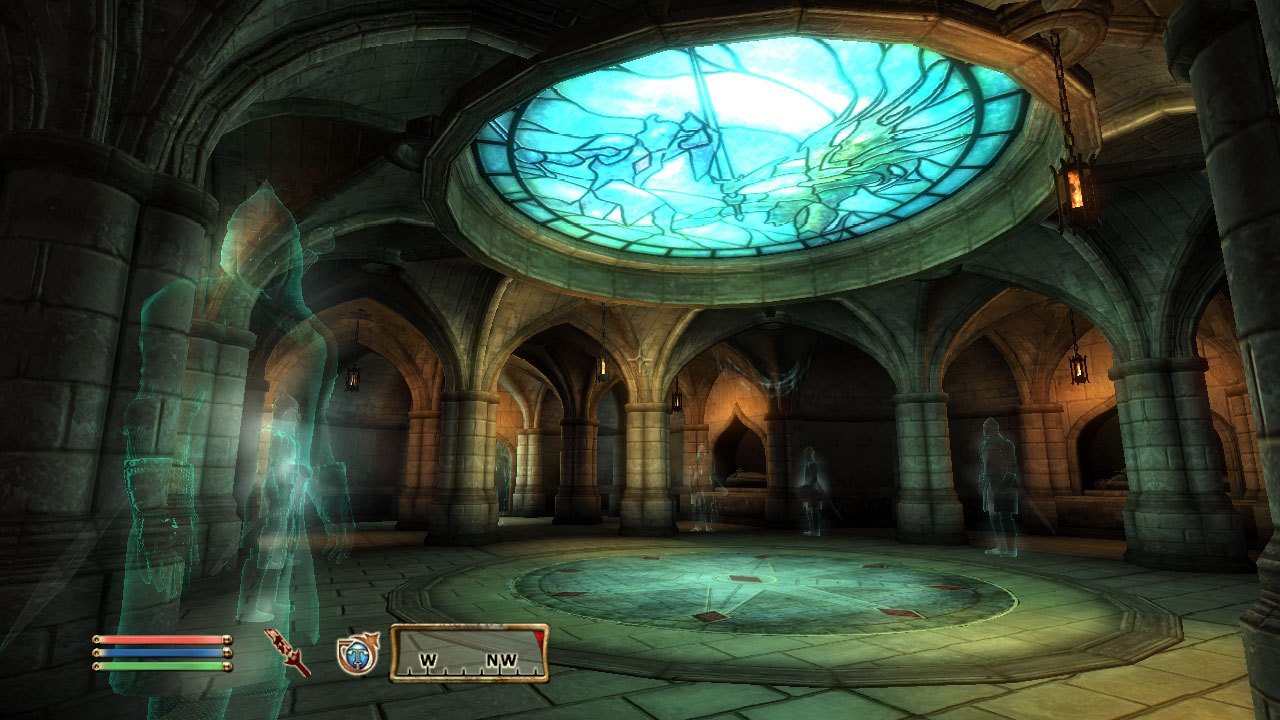
Task: Click the red quest marker on the compass
Action: point(537,637)
